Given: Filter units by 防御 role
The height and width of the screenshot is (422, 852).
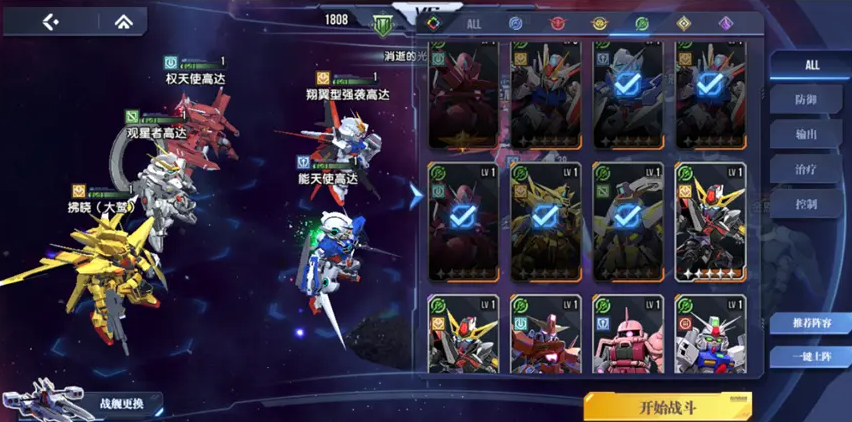Looking at the screenshot, I should (806, 99).
